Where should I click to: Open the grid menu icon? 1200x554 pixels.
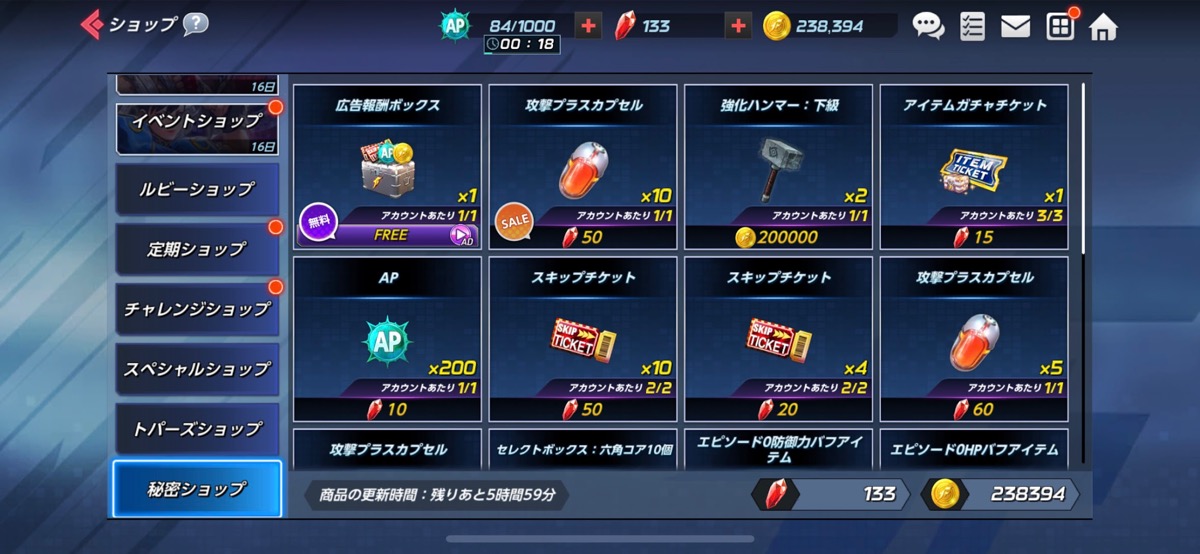pos(1060,26)
